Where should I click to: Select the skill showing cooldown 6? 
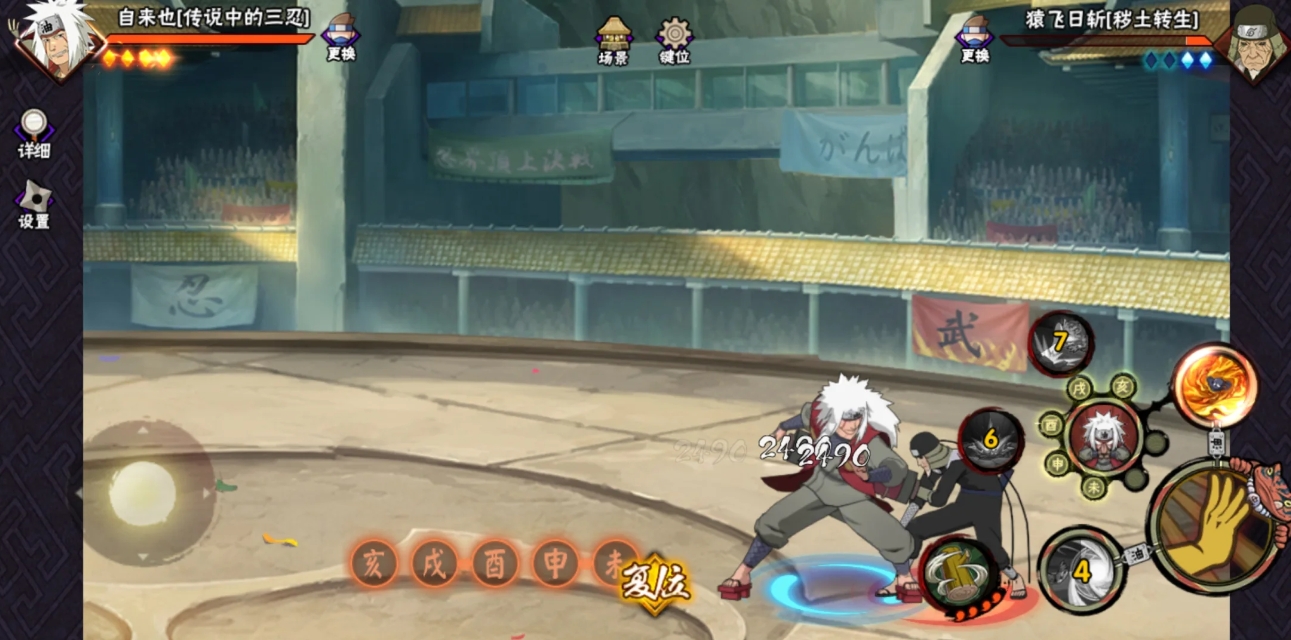991,439
